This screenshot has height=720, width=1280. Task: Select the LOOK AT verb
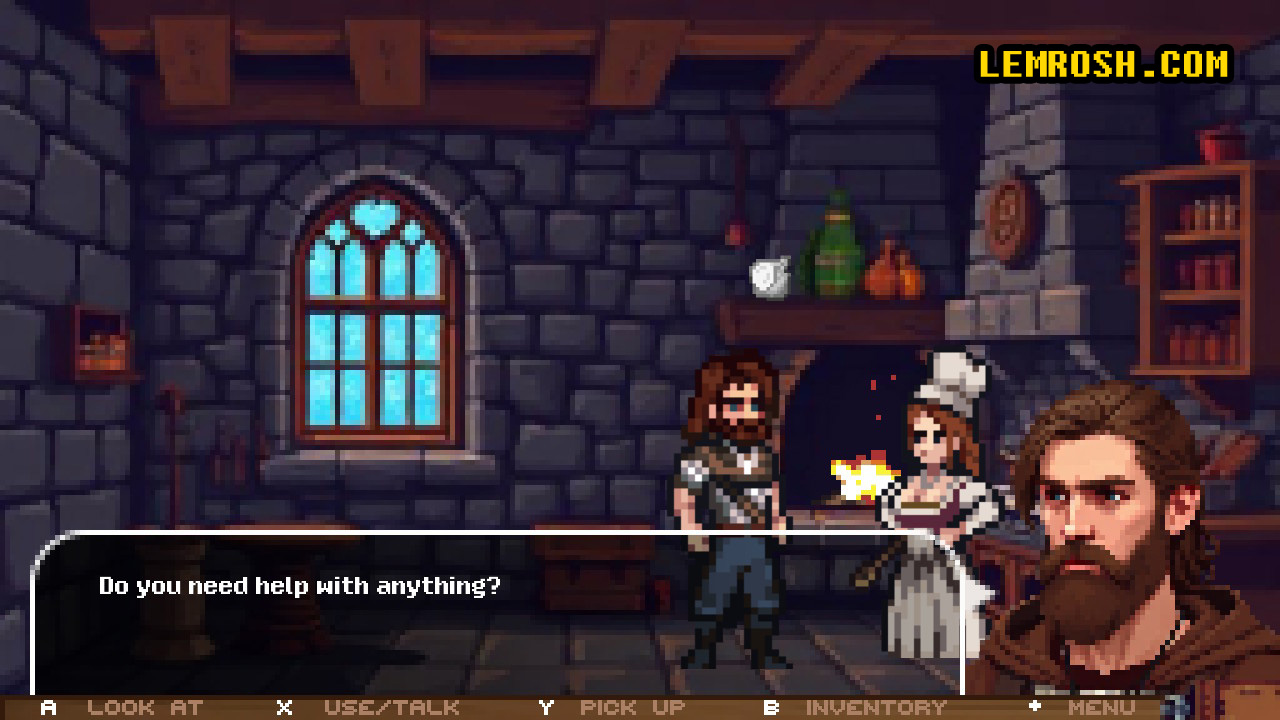(144, 707)
